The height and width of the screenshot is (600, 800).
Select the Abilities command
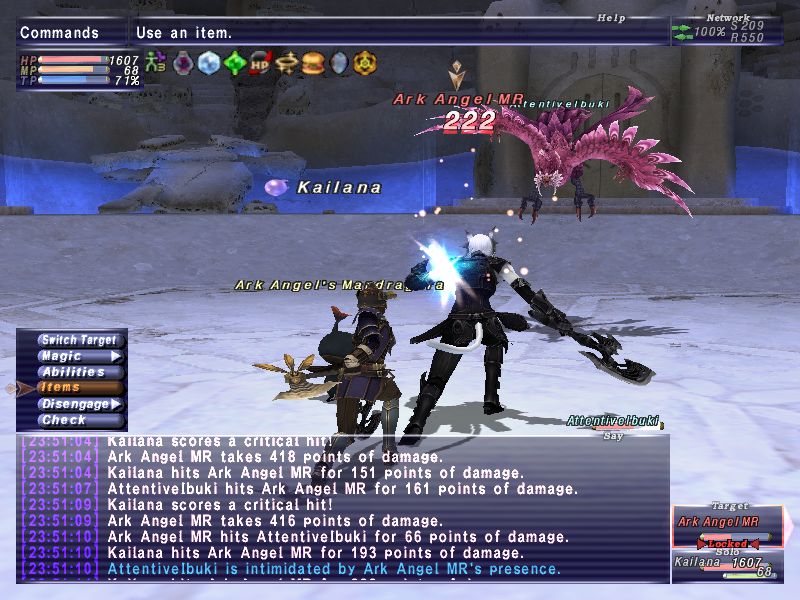pyautogui.click(x=72, y=372)
